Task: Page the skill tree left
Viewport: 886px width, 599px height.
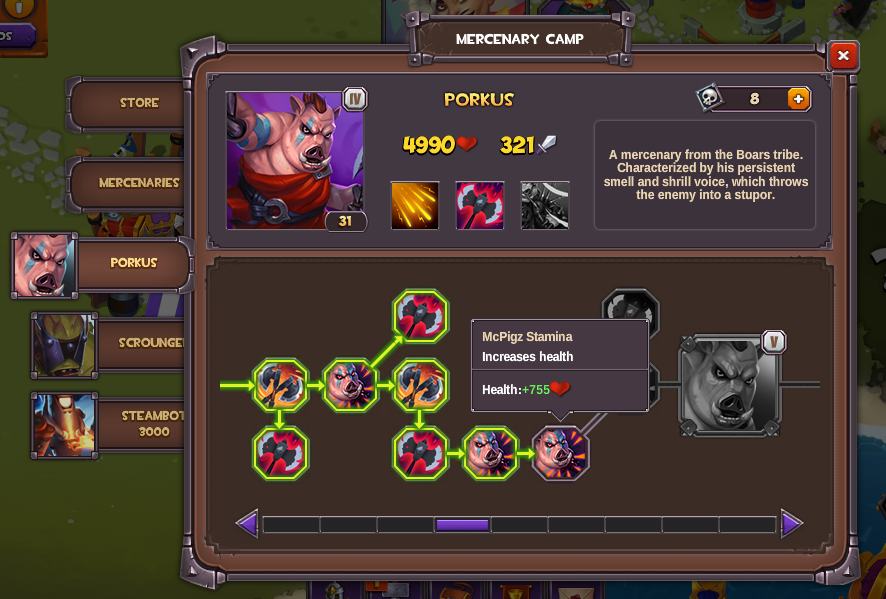Action: pos(247,523)
